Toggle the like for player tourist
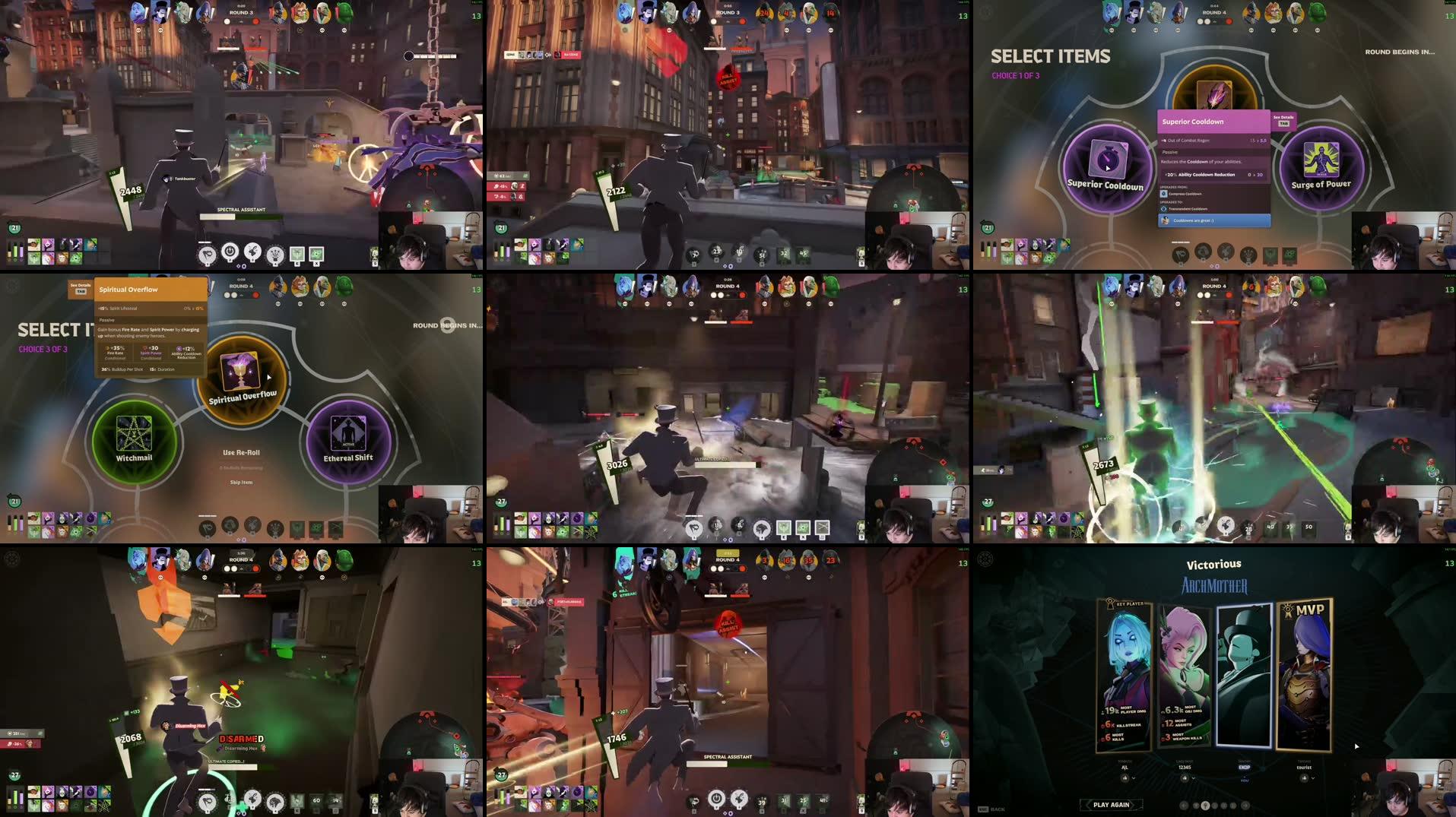1456x817 pixels. (1305, 778)
